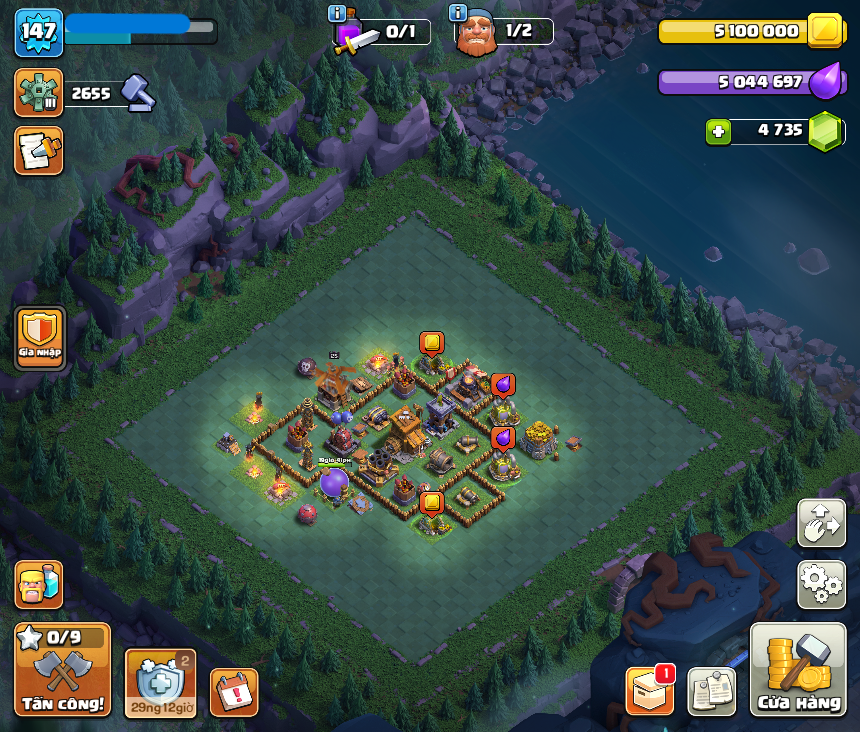Open the game settings gears
The height and width of the screenshot is (732, 860).
[821, 584]
